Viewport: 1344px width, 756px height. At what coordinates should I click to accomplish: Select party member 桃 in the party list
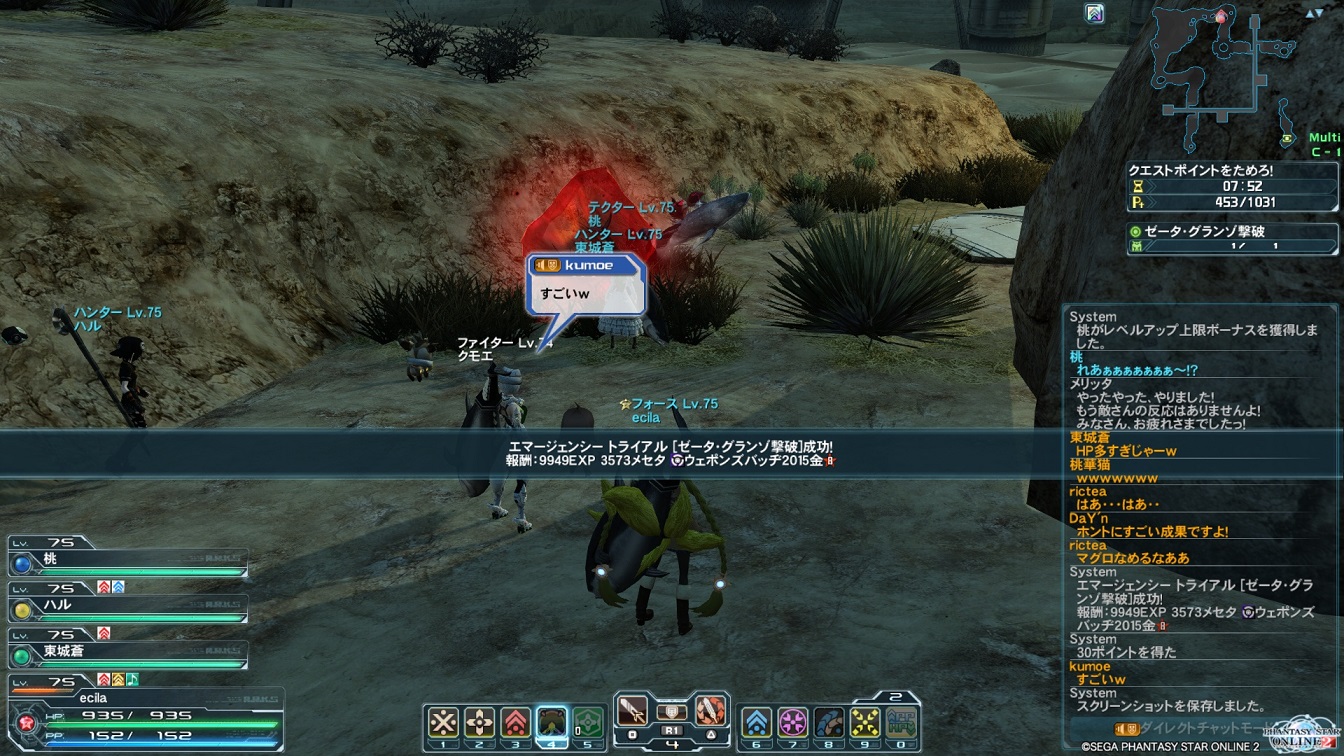[x=128, y=561]
